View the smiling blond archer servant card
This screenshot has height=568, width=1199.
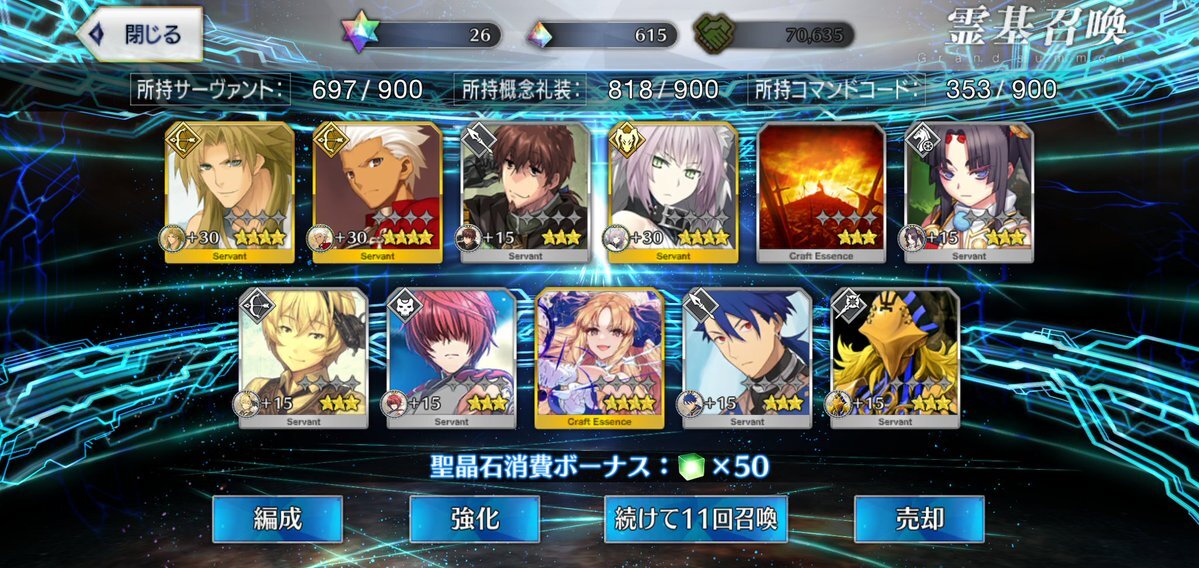pyautogui.click(x=304, y=357)
